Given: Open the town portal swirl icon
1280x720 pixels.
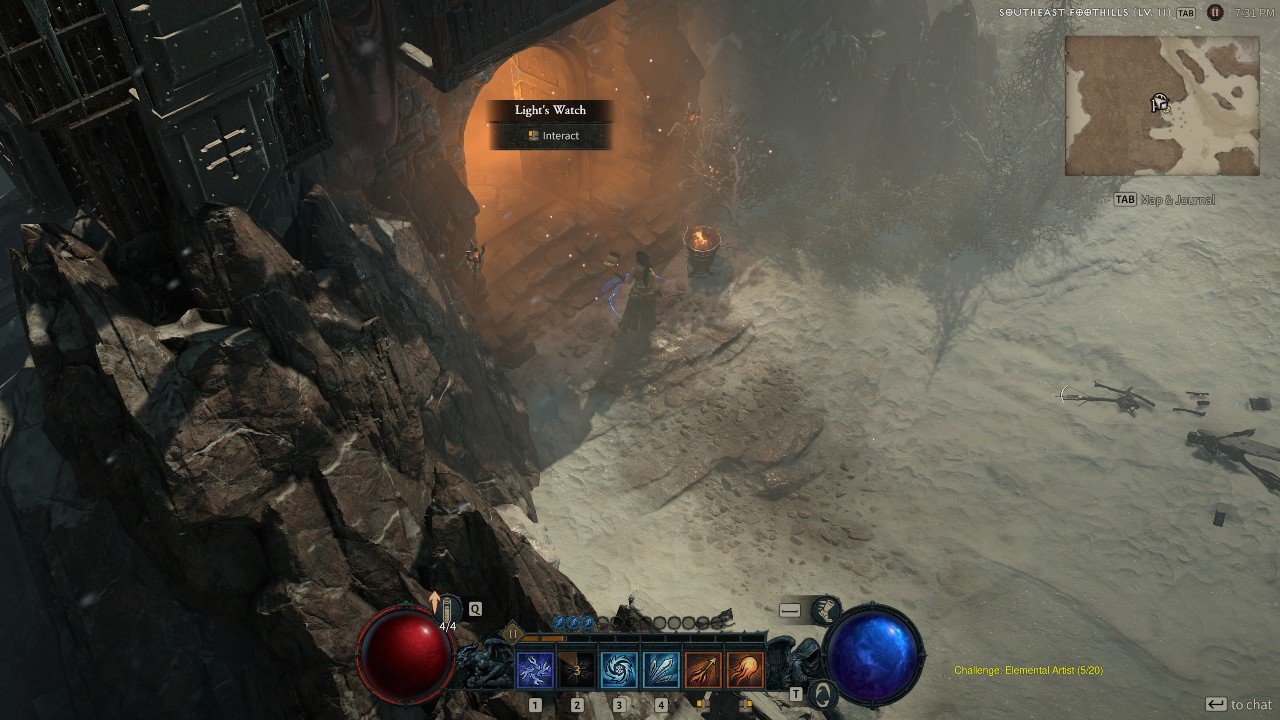Looking at the screenshot, I should click(x=821, y=693).
